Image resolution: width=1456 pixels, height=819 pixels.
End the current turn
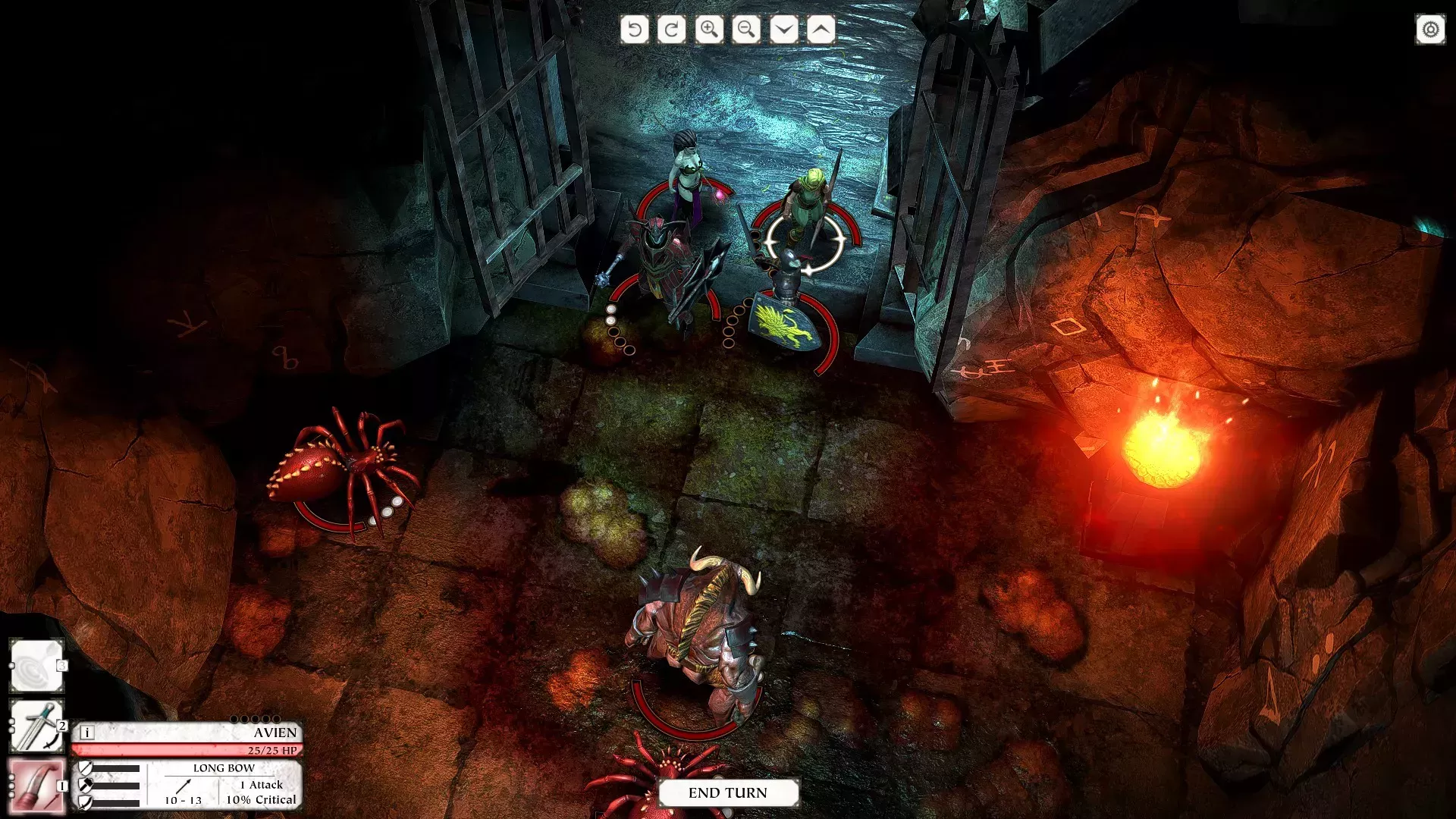pos(728,792)
